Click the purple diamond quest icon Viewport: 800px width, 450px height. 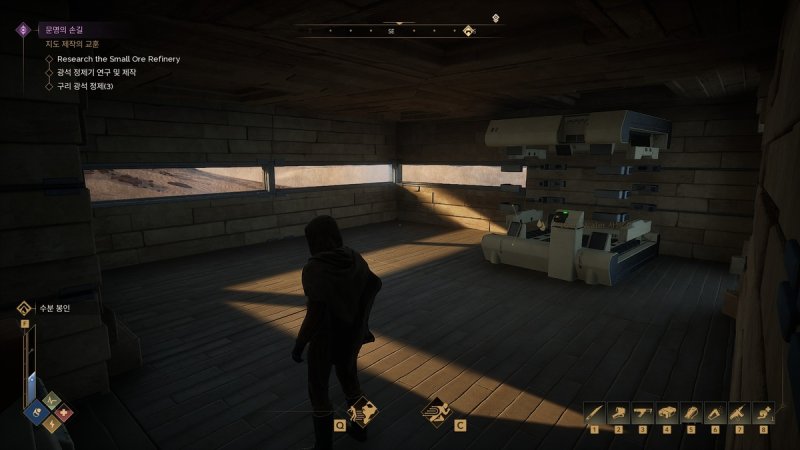[x=21, y=30]
